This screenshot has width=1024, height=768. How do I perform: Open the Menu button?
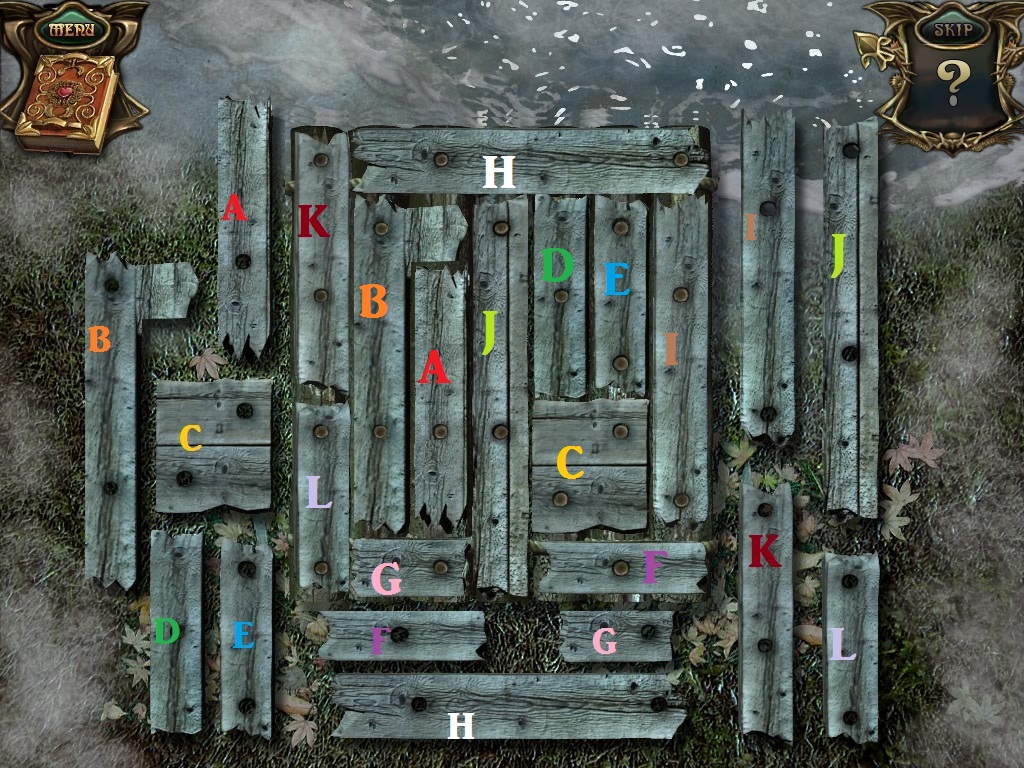pos(75,27)
